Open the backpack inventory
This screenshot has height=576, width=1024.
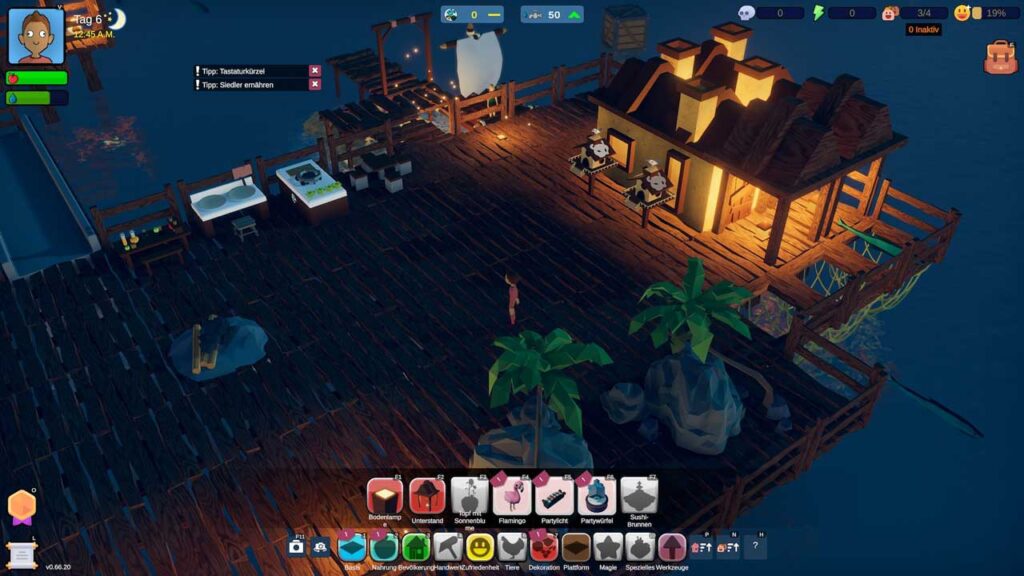click(x=999, y=58)
